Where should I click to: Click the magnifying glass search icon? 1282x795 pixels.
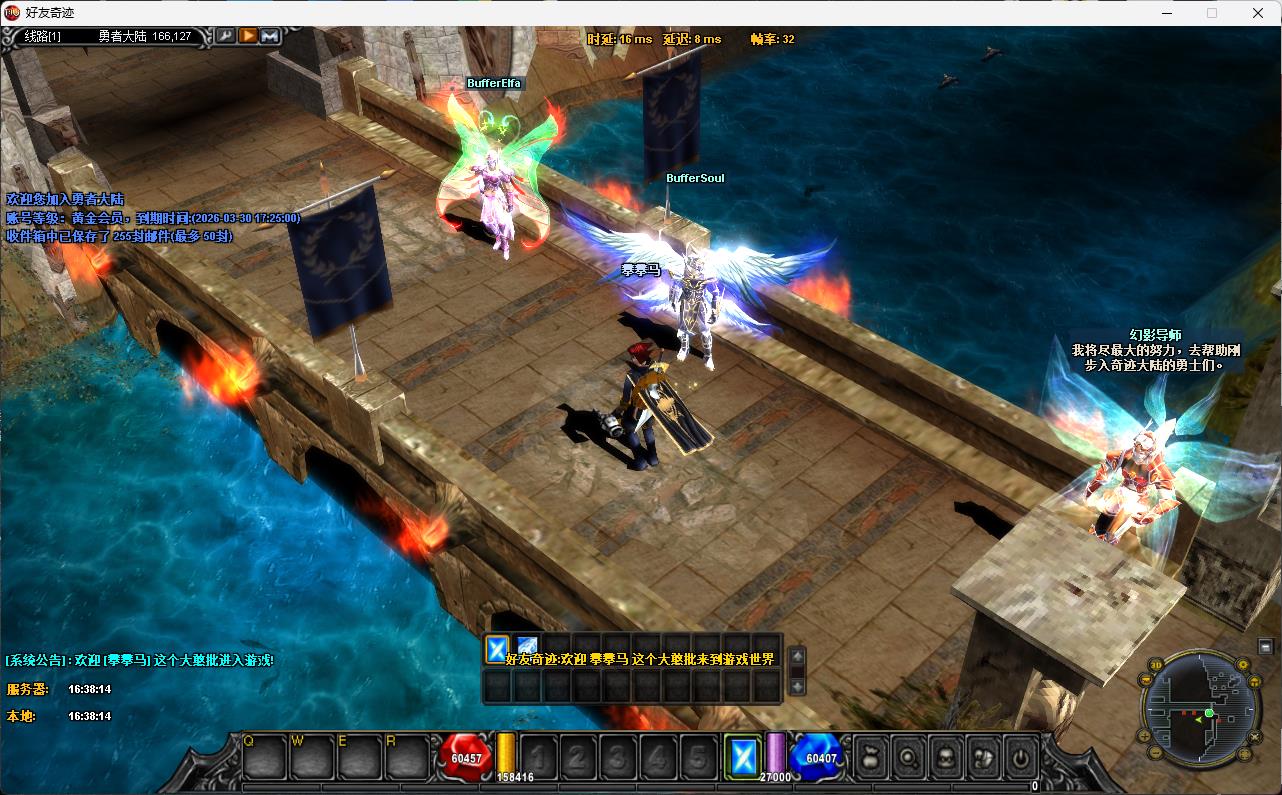pyautogui.click(x=908, y=757)
